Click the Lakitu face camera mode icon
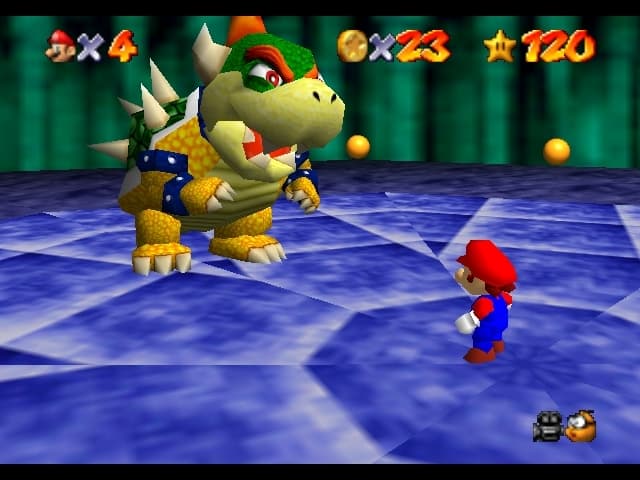 pos(581,427)
